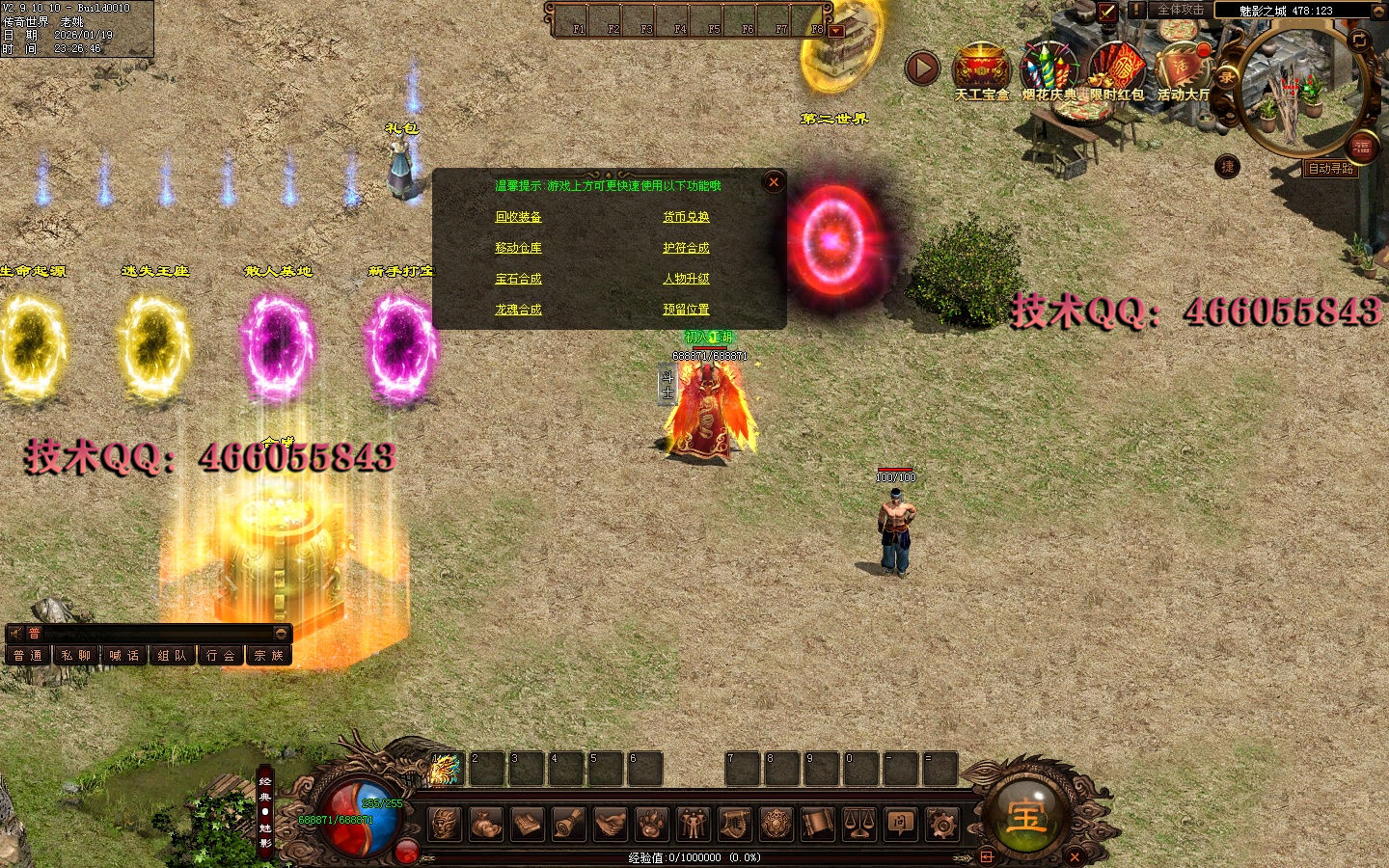Screen dimensions: 1389x868
Task: Open the 宝 treasure orb button
Action: [1026, 816]
